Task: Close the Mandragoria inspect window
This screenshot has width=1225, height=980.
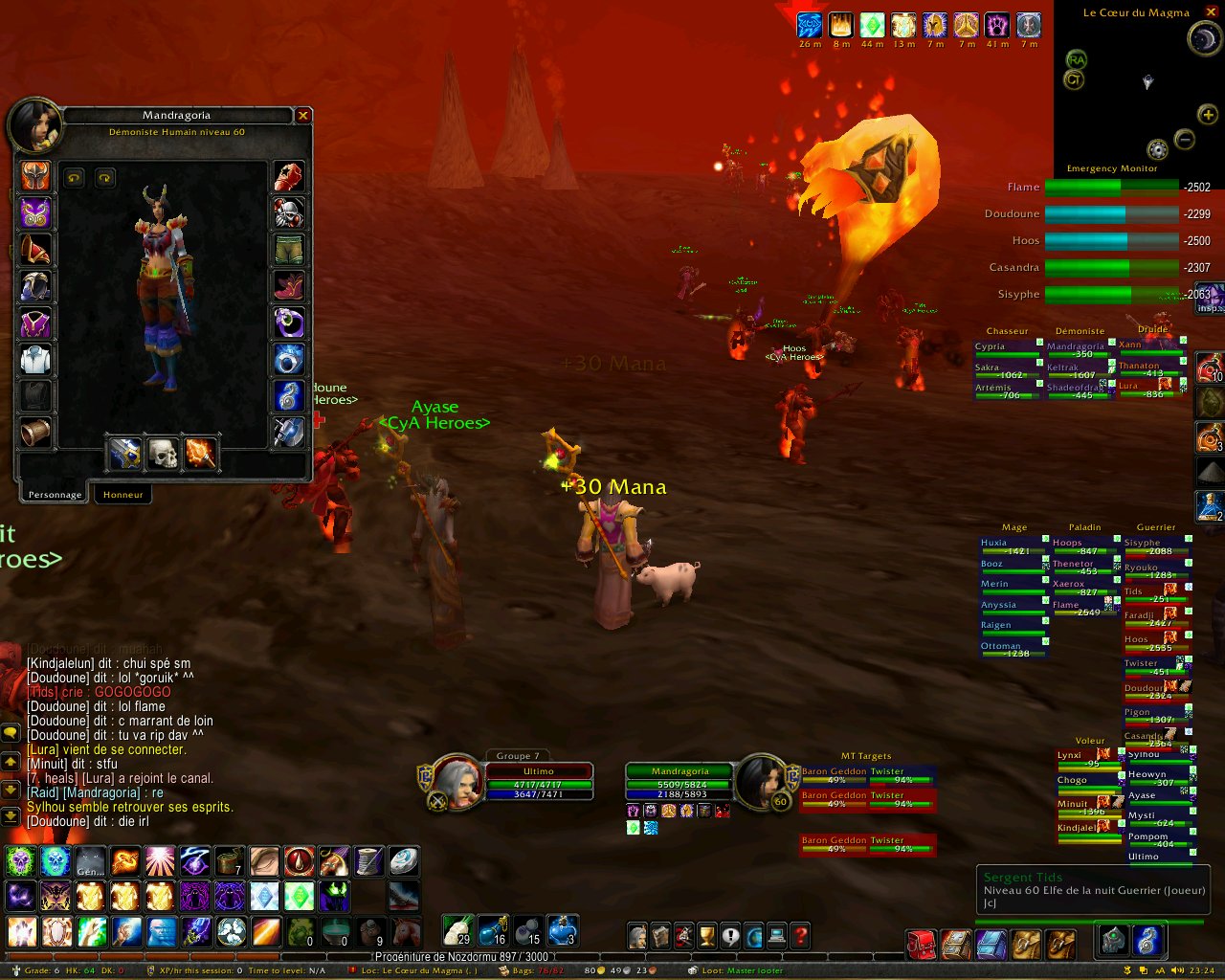Action: [303, 116]
